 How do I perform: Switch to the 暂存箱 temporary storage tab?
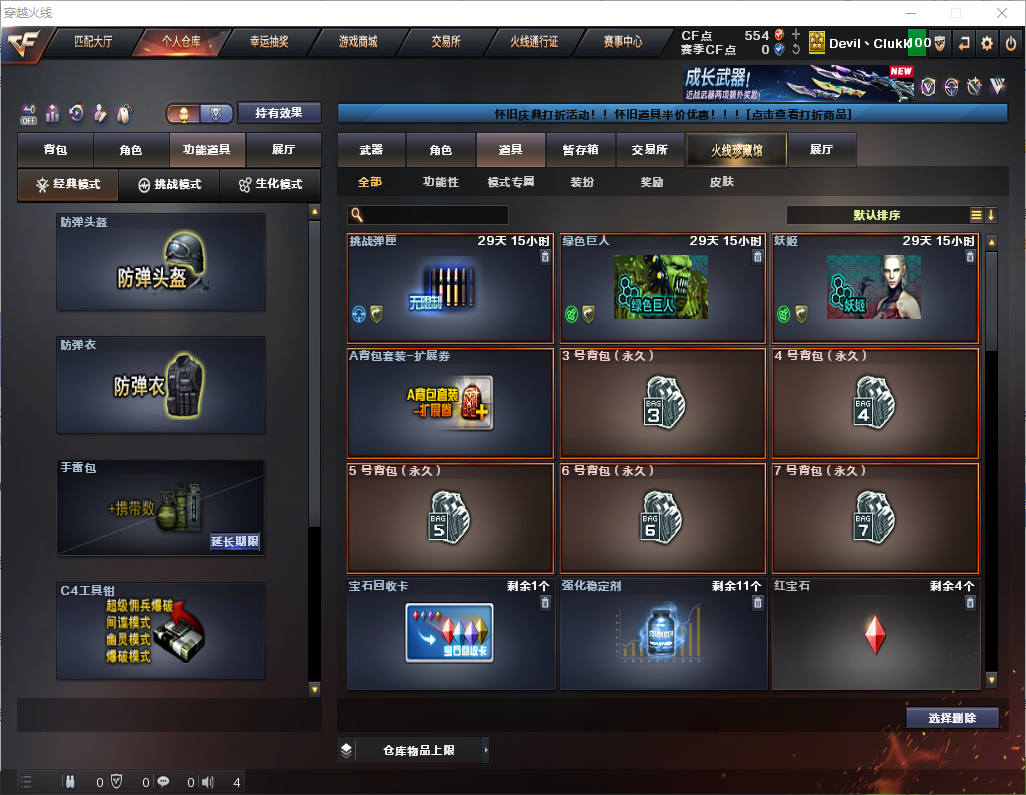pyautogui.click(x=580, y=150)
